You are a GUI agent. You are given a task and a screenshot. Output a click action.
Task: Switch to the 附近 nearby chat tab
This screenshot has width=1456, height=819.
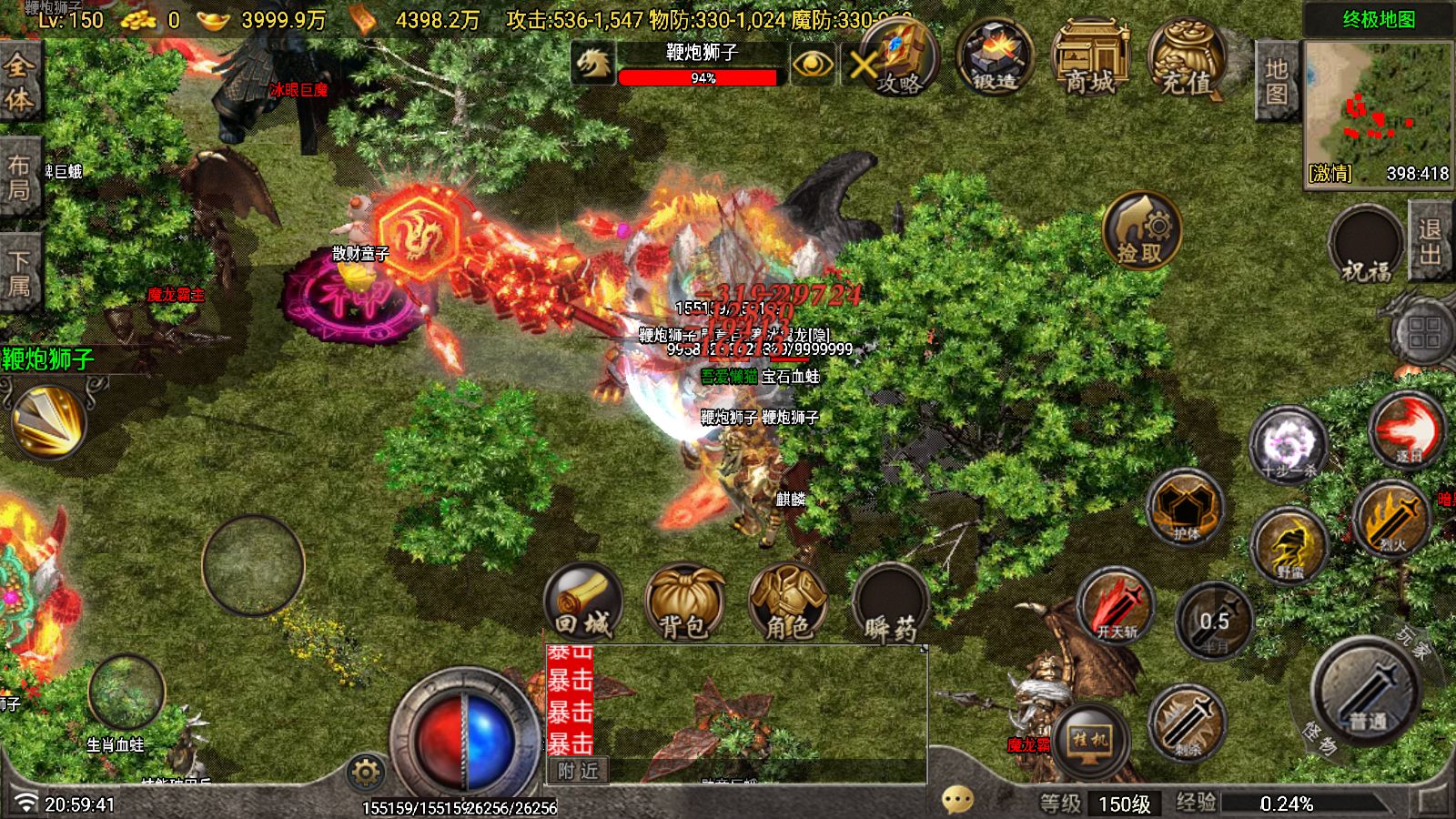(x=579, y=771)
